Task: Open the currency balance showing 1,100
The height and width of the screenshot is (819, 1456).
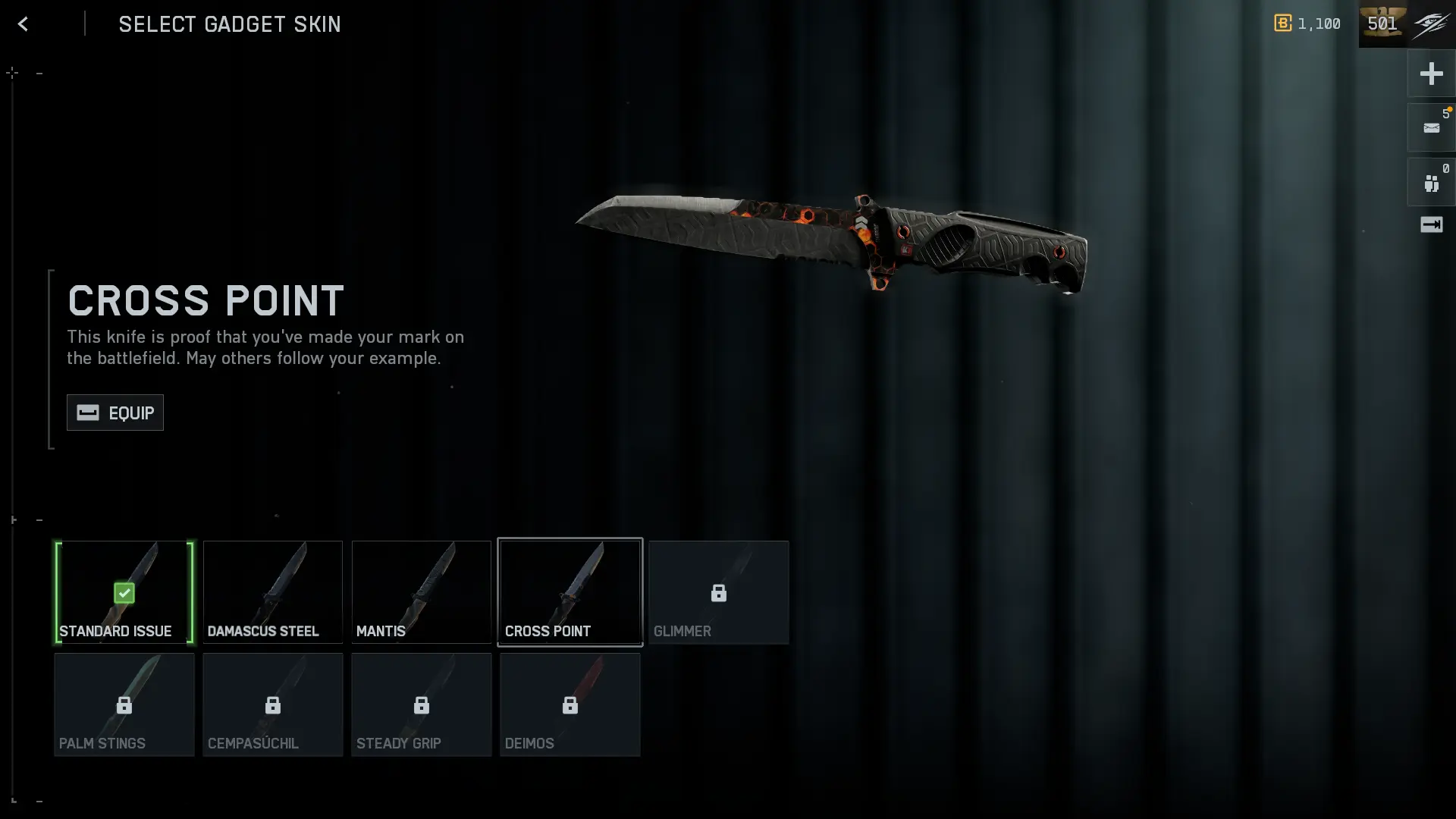Action: tap(1307, 24)
